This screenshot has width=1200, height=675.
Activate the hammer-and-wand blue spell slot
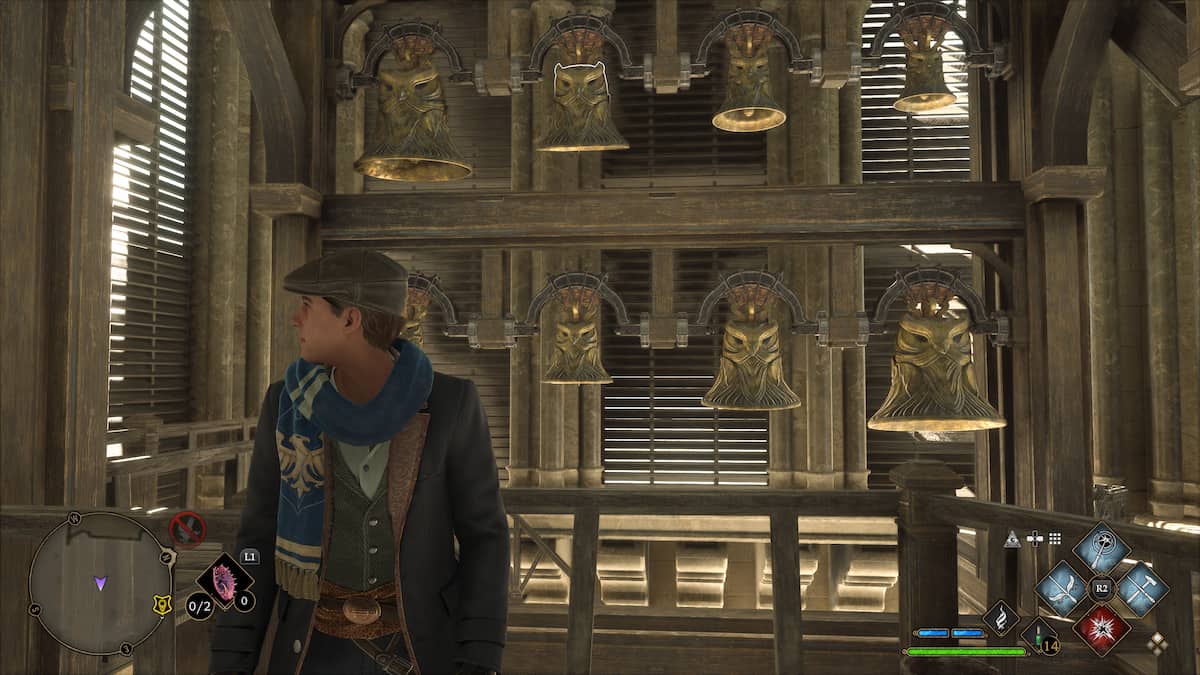point(1141,588)
